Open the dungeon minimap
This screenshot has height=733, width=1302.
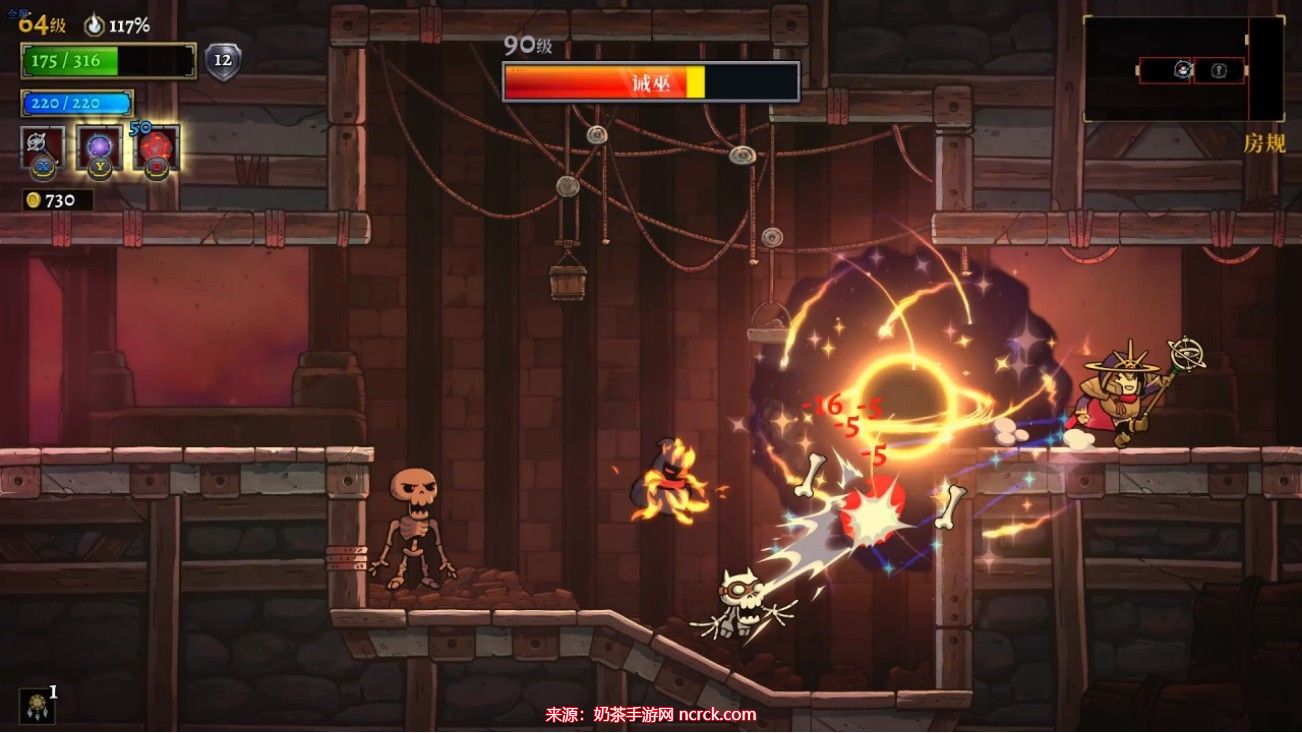tap(1183, 69)
